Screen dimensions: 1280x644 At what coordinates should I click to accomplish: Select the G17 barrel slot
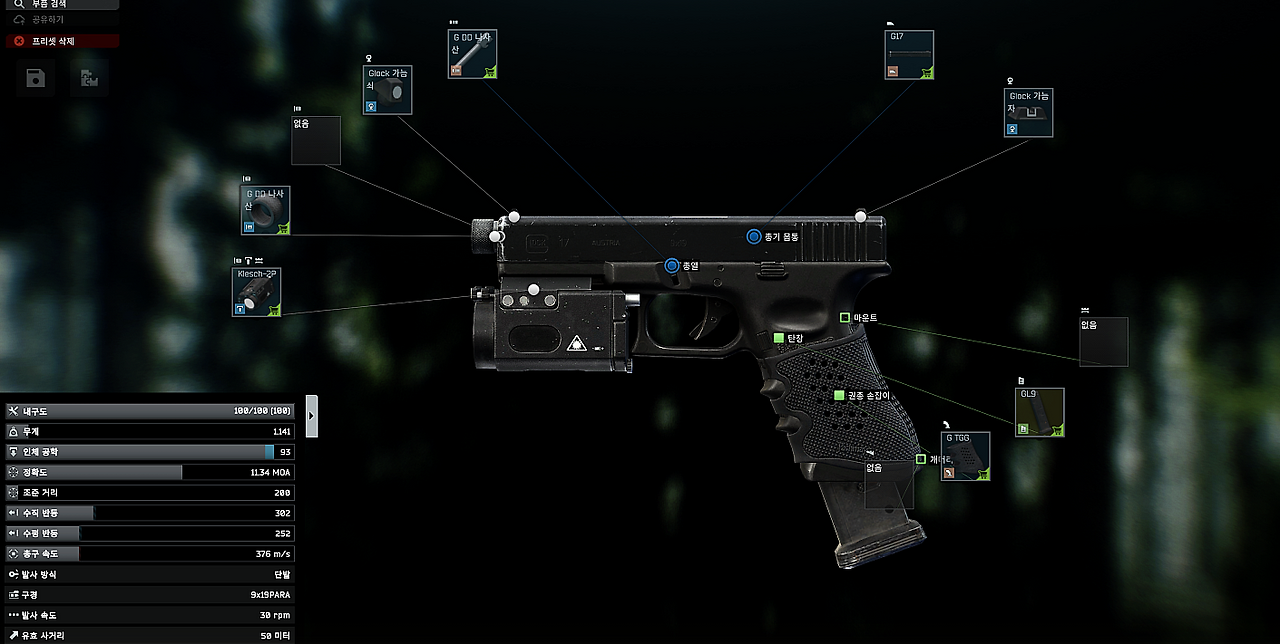point(909,55)
